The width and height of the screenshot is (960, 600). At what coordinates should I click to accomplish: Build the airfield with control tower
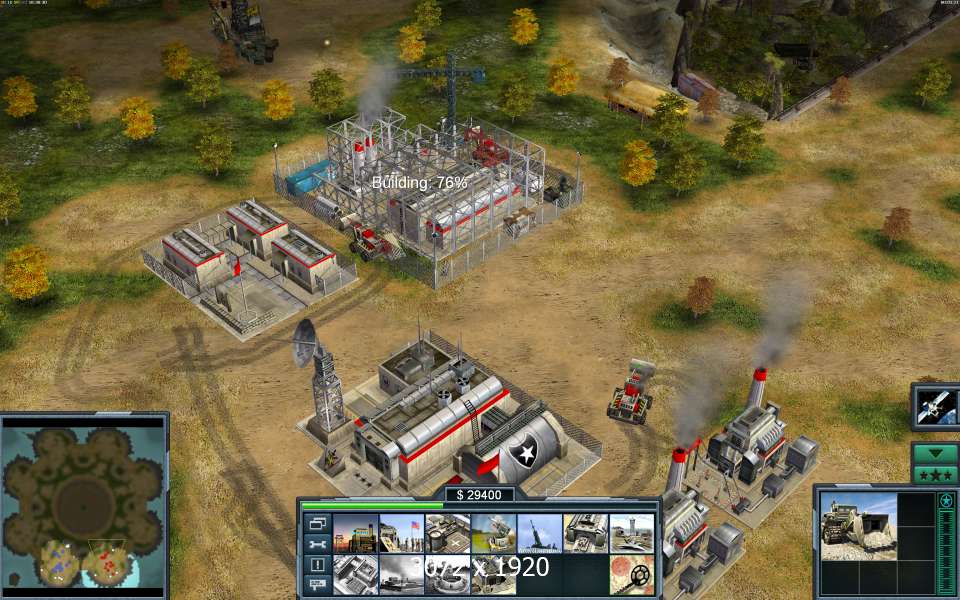[x=631, y=533]
